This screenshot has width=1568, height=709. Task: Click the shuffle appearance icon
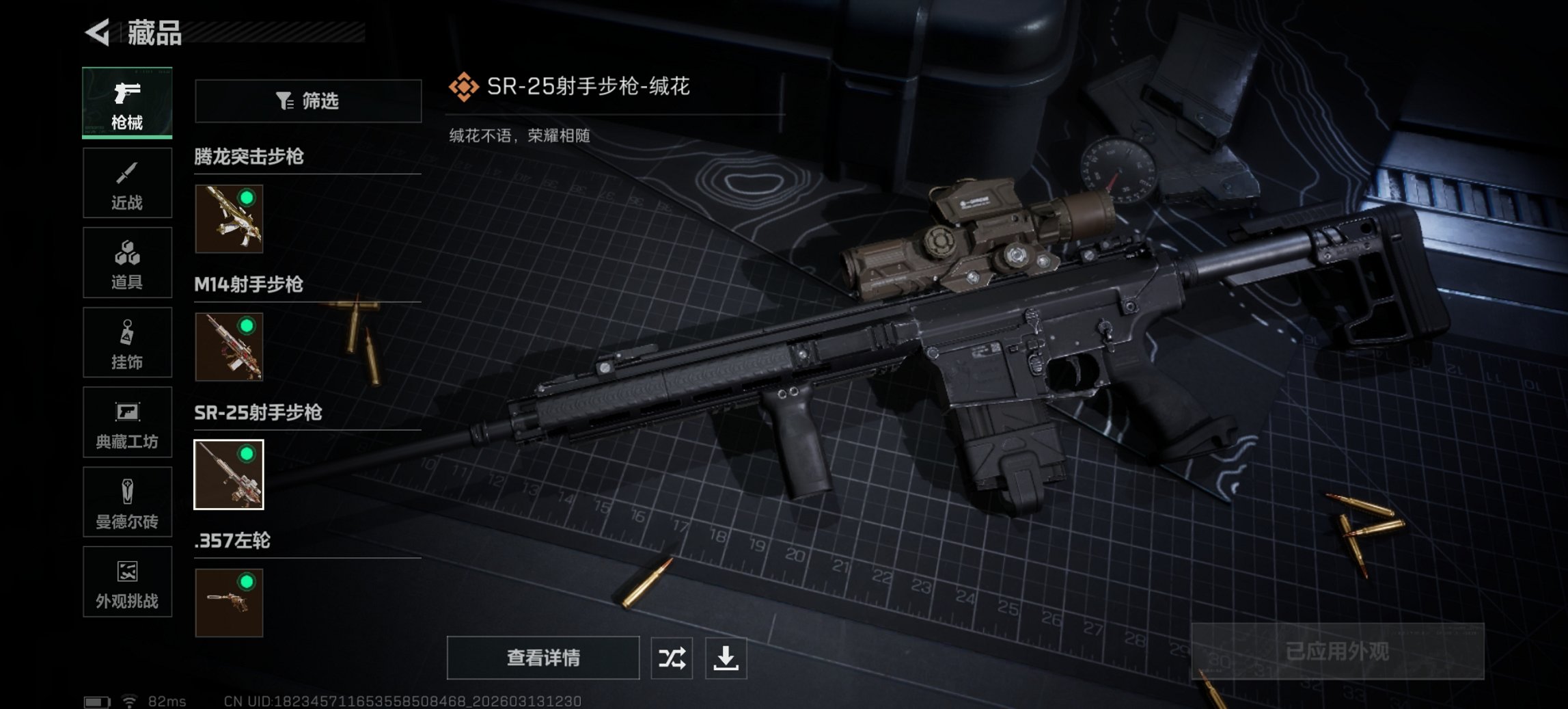(x=672, y=659)
